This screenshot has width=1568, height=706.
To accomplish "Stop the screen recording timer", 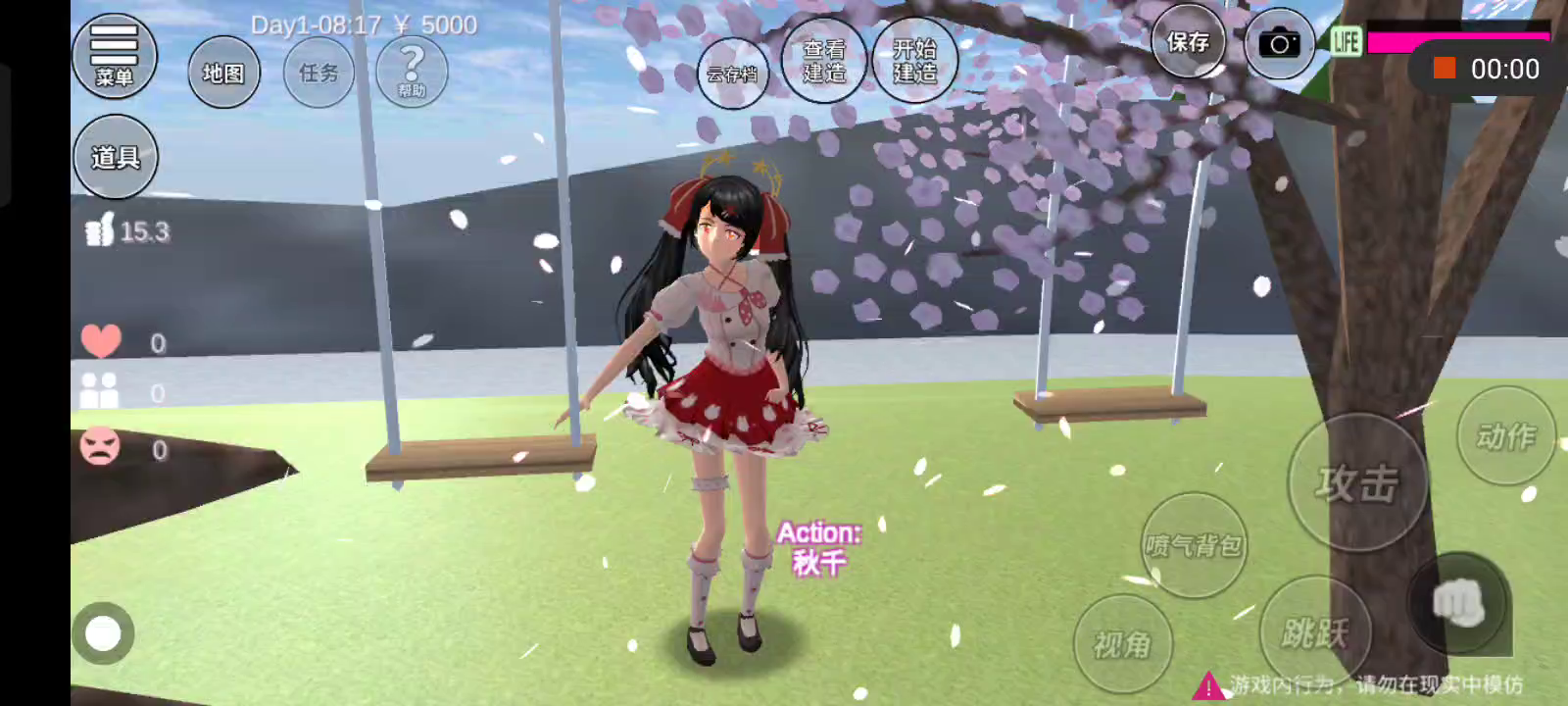I will (1444, 68).
